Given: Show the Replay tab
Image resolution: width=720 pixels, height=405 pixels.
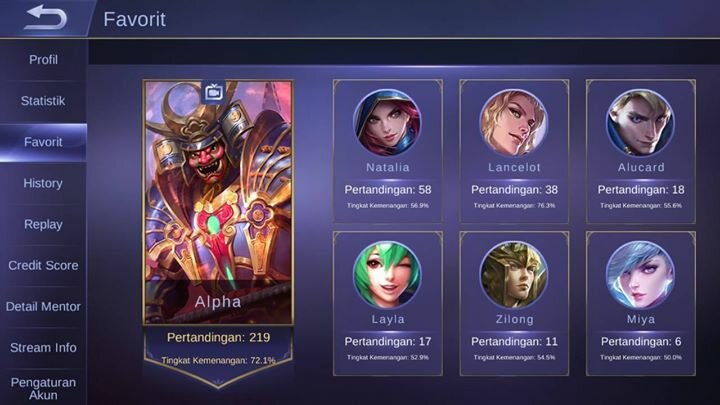Looking at the screenshot, I should (x=43, y=224).
